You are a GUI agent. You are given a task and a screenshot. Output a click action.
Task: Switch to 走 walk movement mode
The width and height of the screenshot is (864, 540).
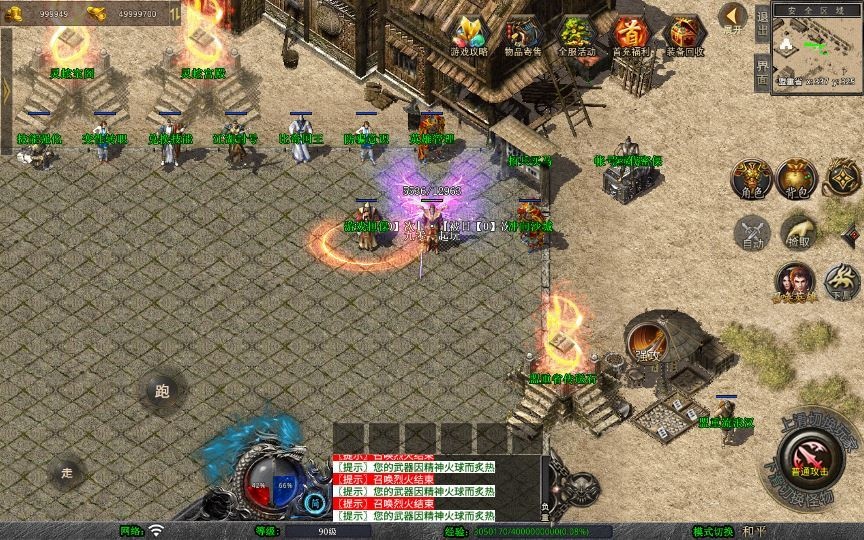pyautogui.click(x=67, y=471)
